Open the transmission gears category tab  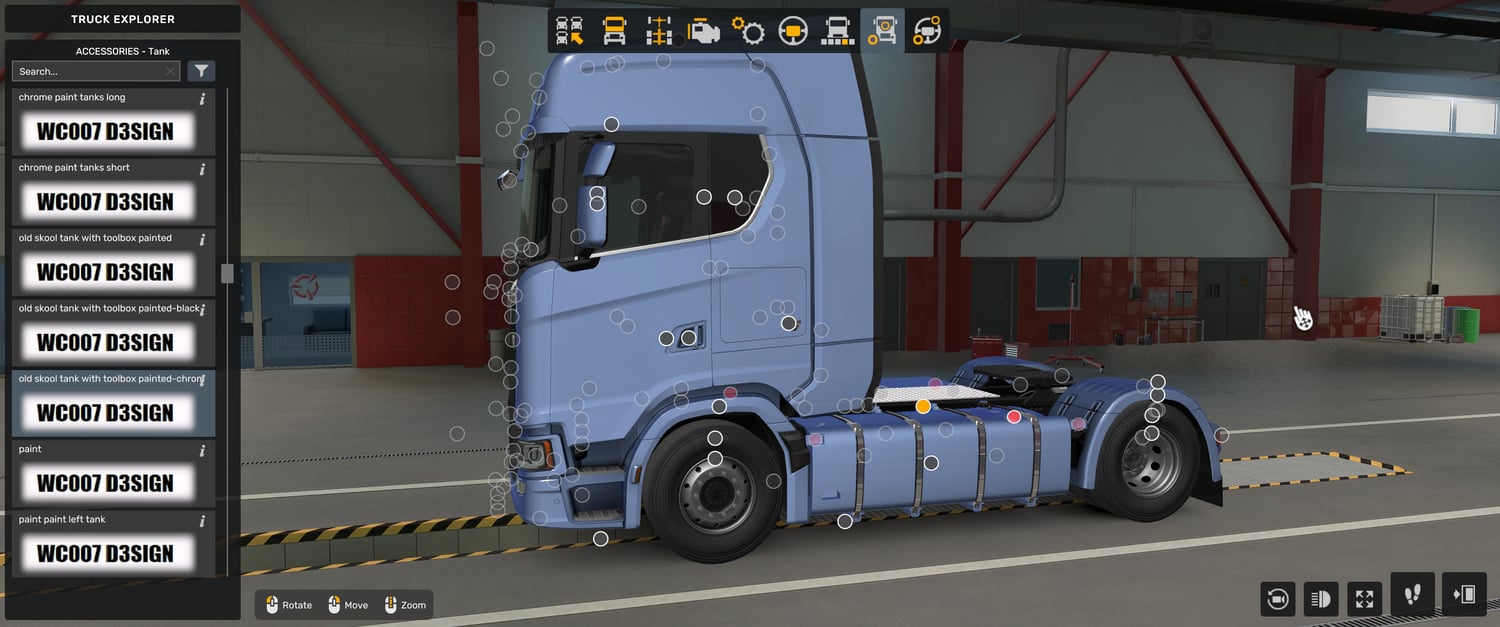point(748,31)
